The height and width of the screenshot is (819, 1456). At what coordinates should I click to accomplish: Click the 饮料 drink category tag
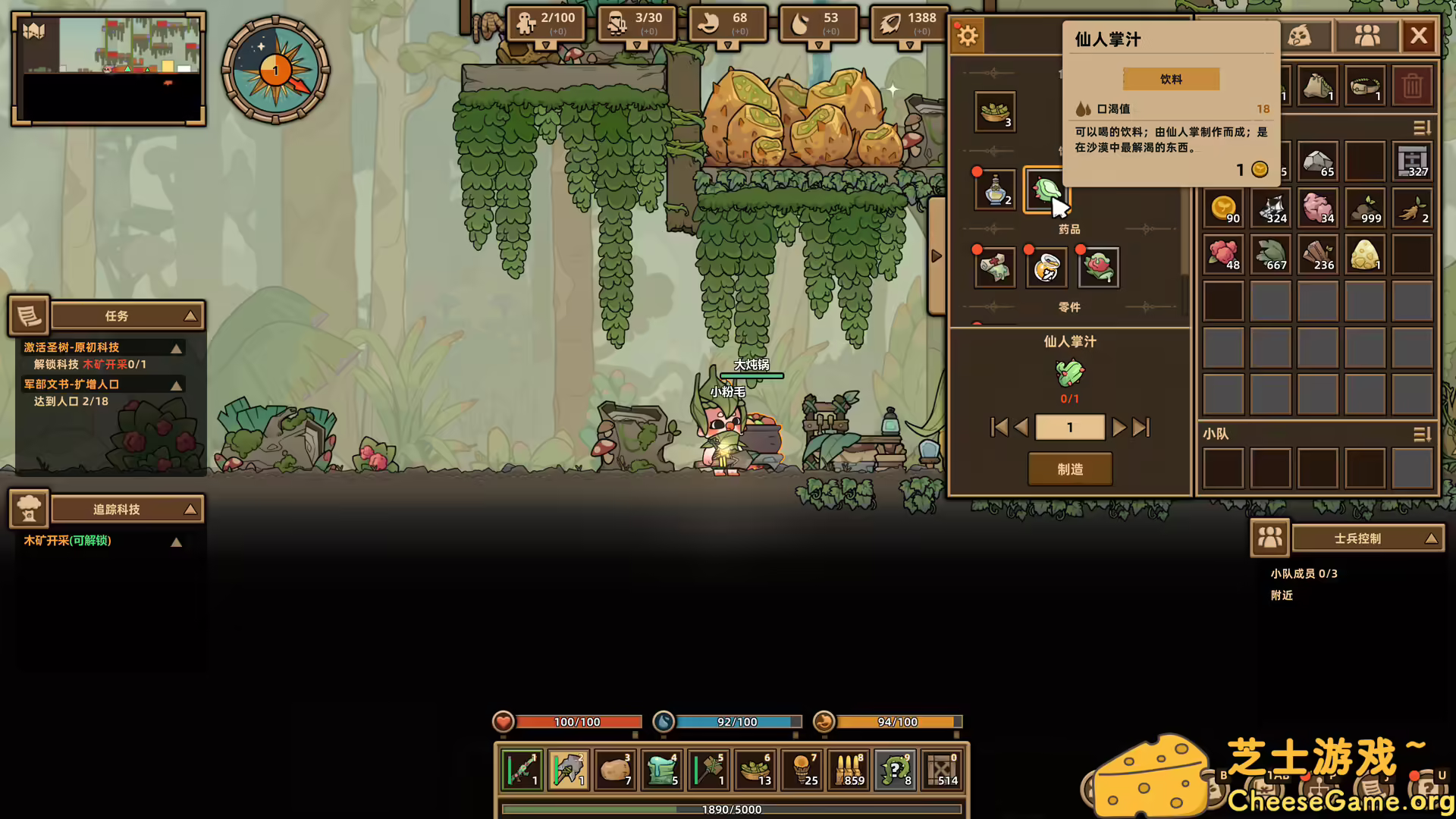click(1171, 78)
